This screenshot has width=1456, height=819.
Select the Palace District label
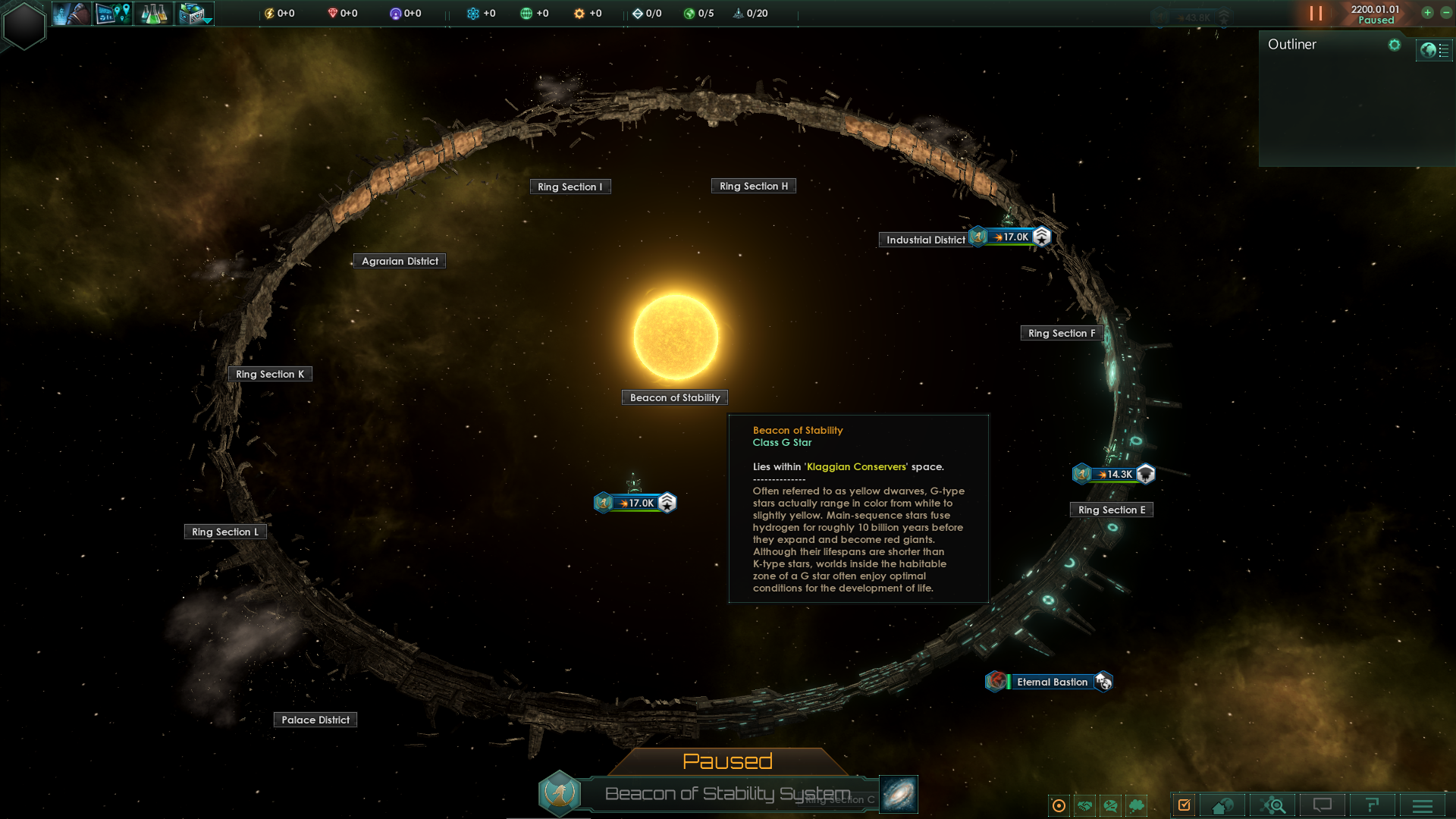(x=315, y=720)
